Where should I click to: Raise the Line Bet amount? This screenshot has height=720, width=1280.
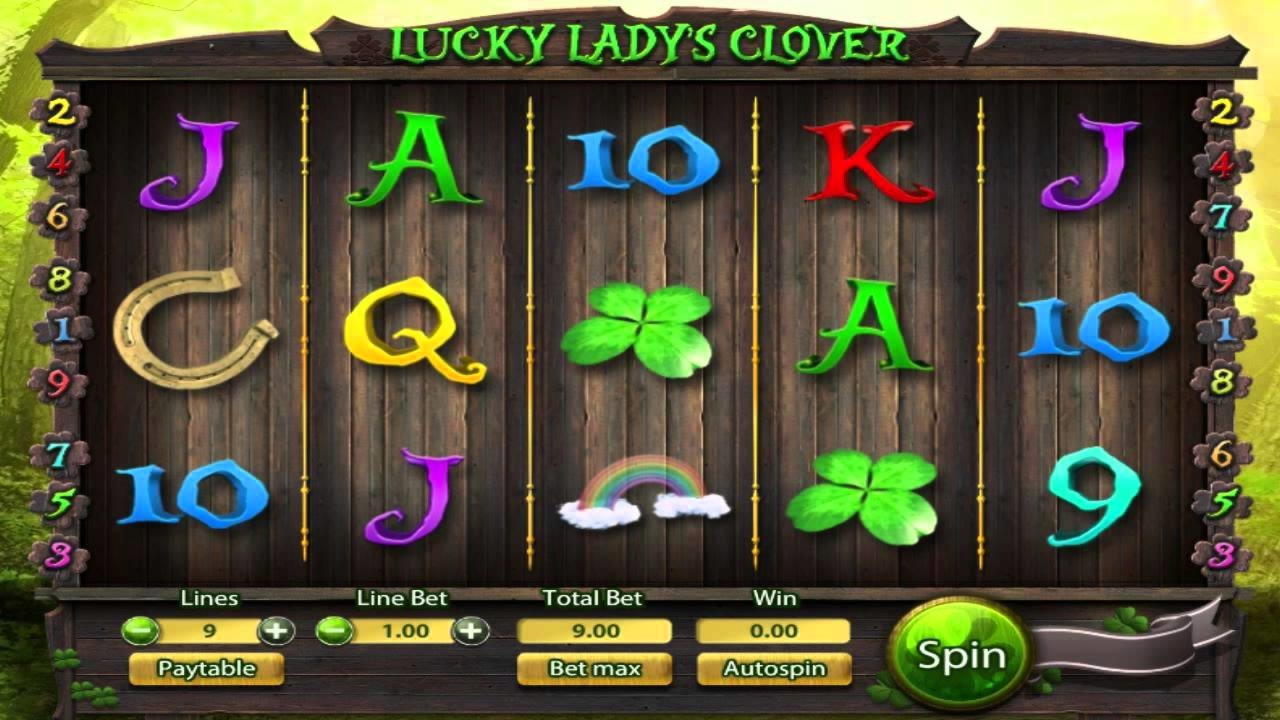coord(470,630)
